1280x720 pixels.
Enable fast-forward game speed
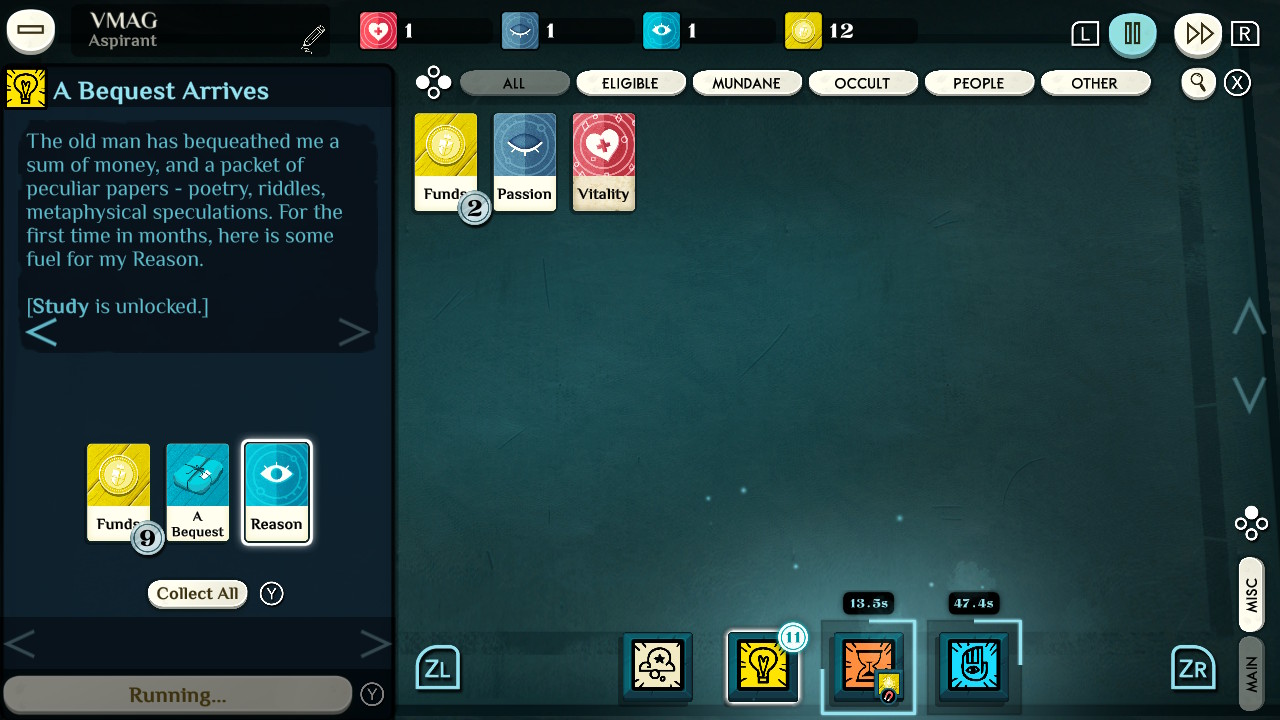(1197, 33)
